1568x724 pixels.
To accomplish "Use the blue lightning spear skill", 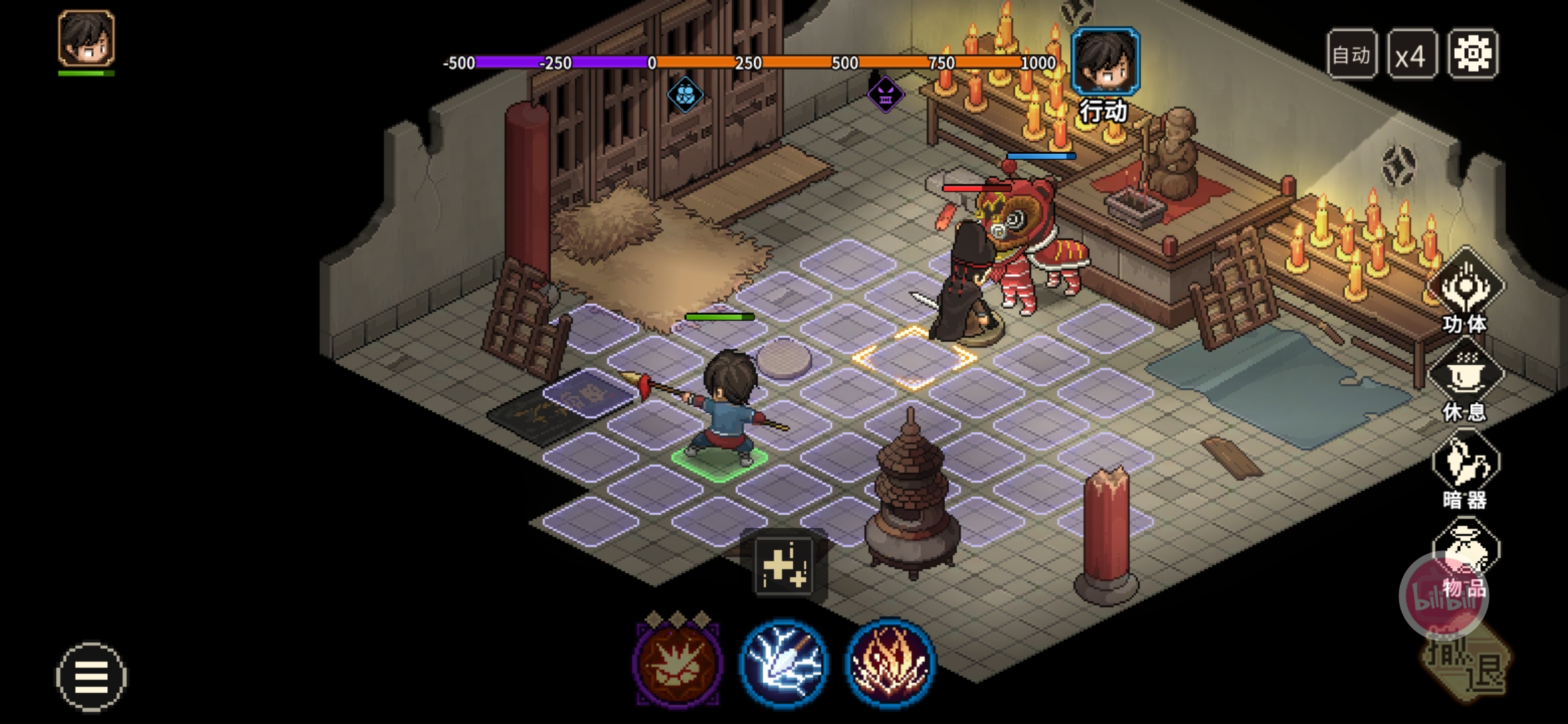I will click(783, 662).
